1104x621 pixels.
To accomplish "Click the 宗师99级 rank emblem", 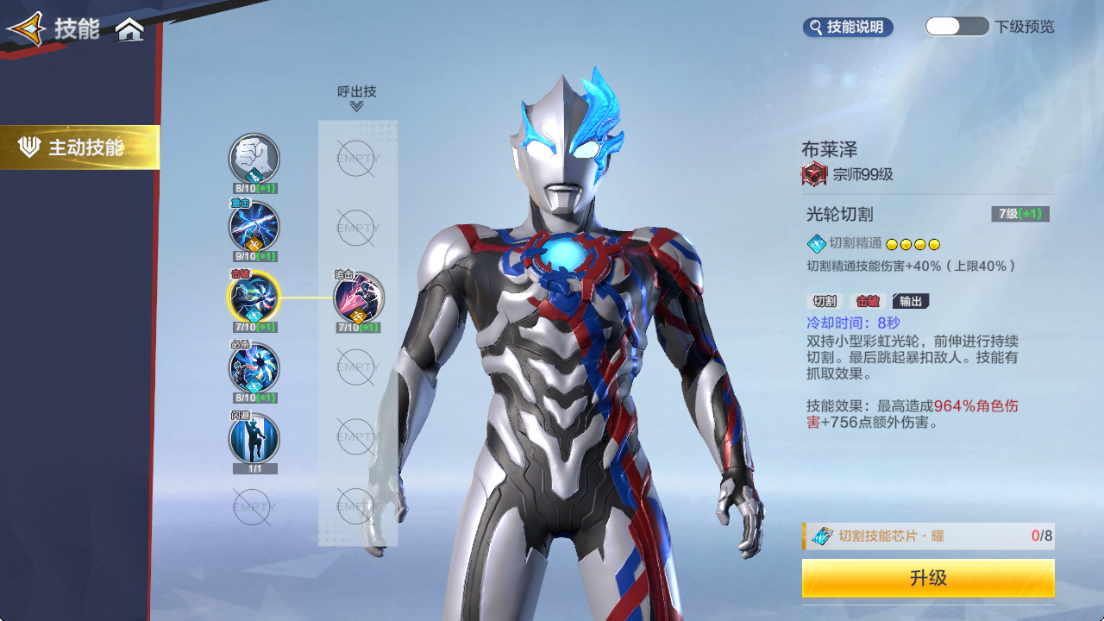I will point(814,174).
